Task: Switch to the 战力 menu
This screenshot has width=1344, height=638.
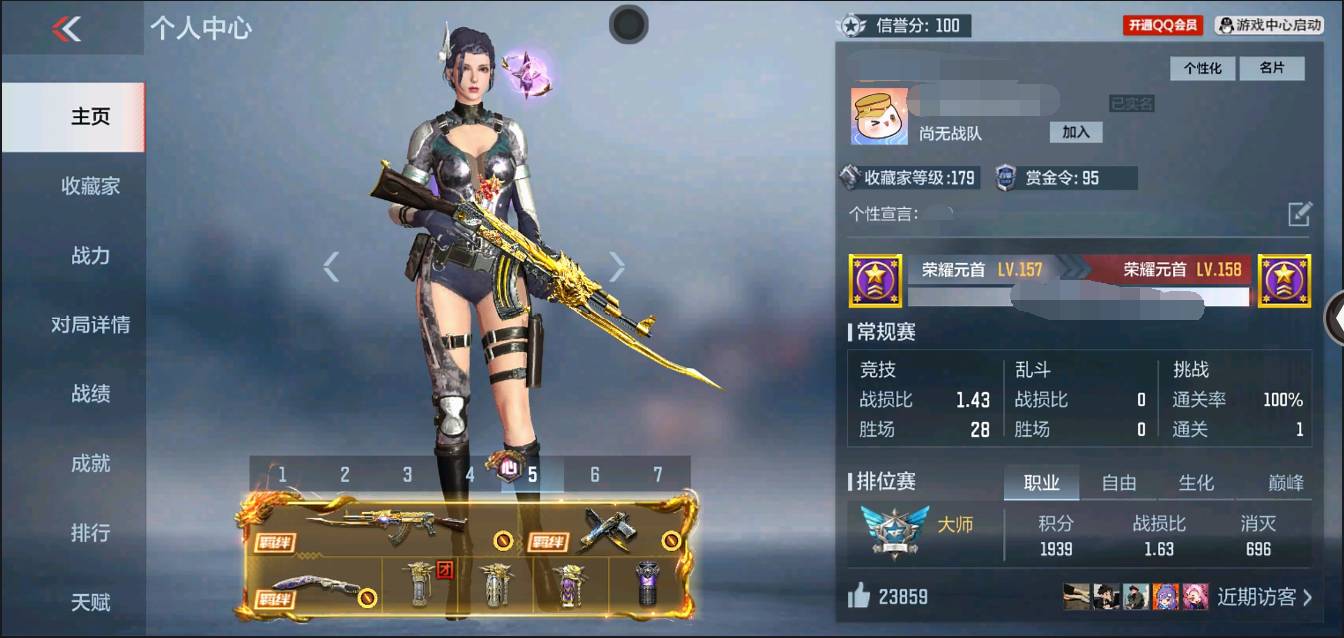Action: point(90,256)
